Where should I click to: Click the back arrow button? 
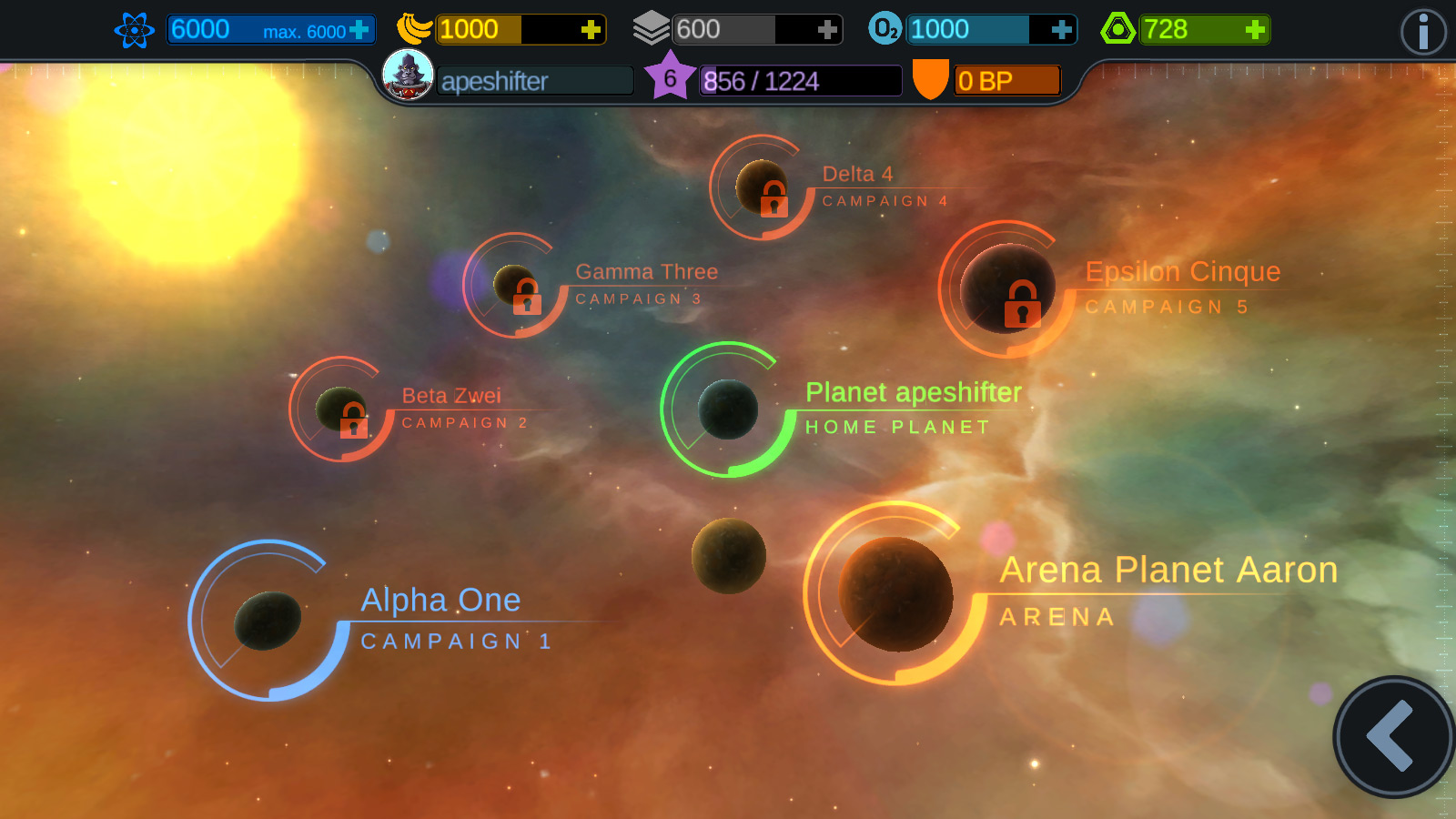point(1392,736)
